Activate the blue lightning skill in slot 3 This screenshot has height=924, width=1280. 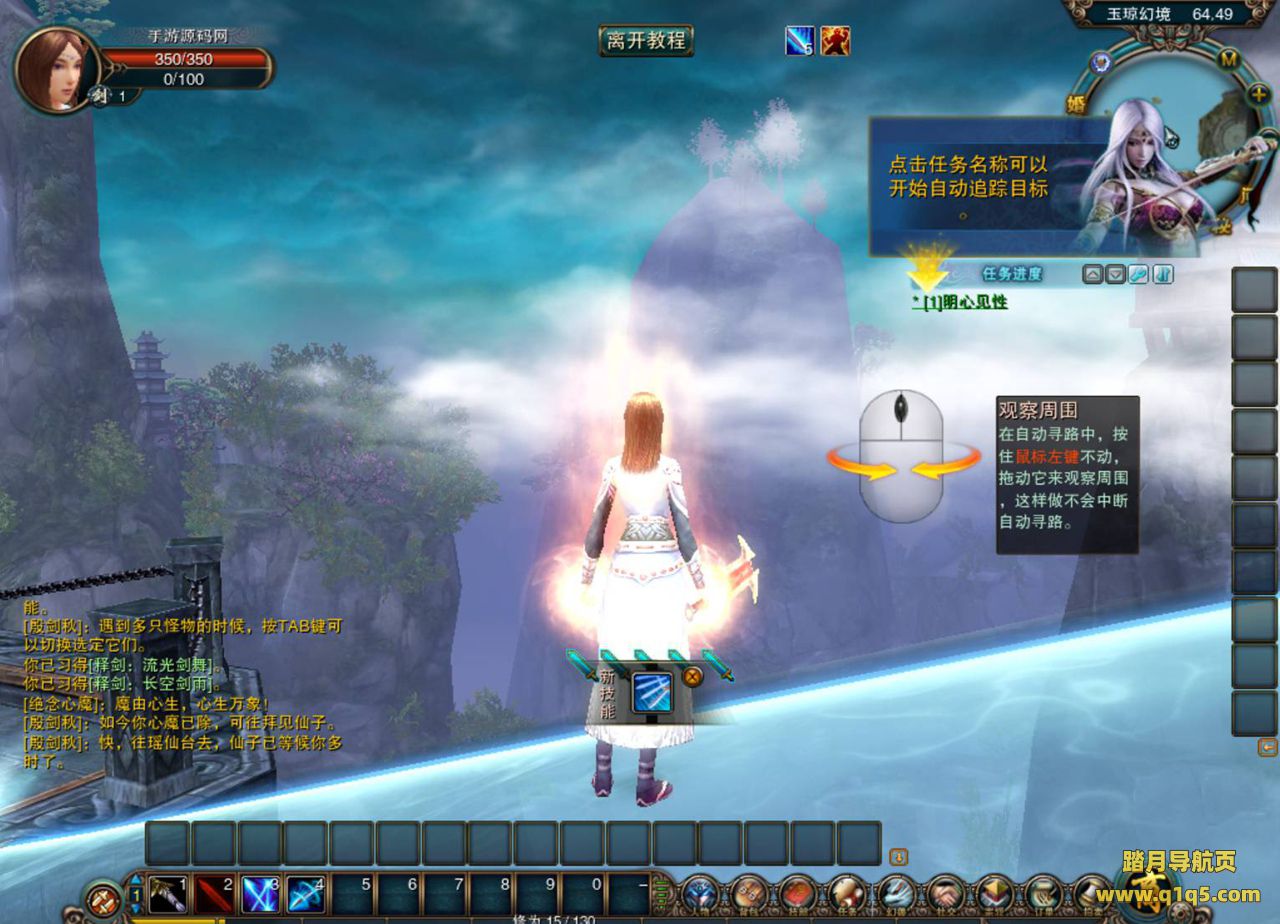coord(261,893)
